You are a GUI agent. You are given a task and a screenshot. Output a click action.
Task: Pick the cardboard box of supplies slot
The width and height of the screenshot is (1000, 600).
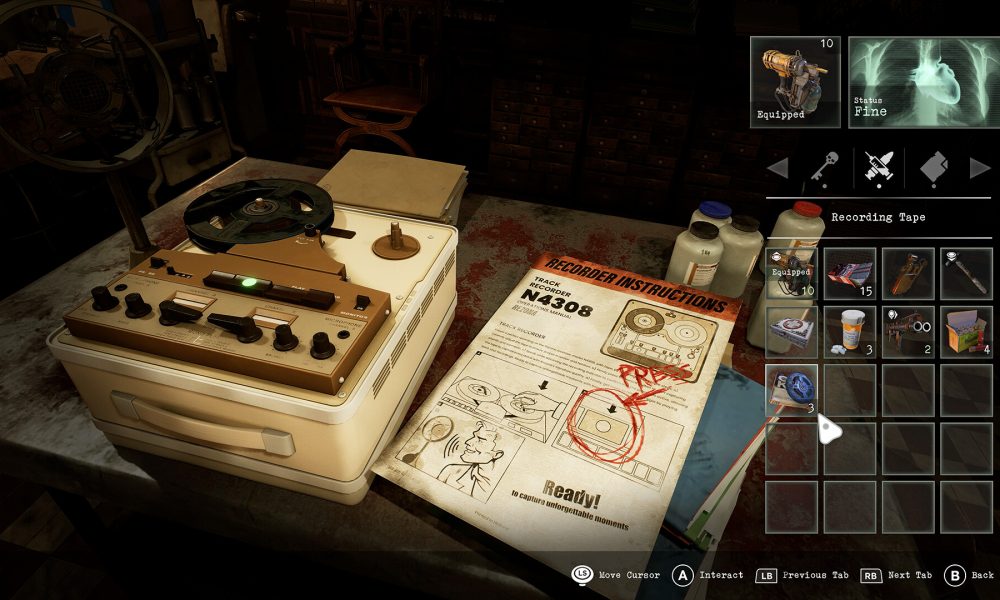pos(966,332)
